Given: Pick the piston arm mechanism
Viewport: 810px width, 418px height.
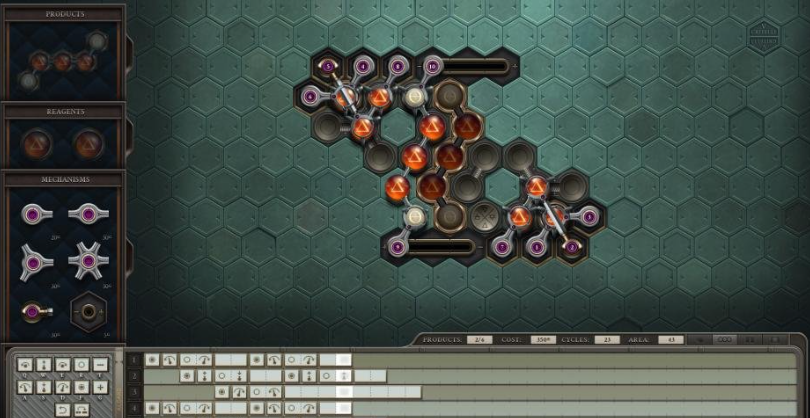Looking at the screenshot, I should (34, 312).
